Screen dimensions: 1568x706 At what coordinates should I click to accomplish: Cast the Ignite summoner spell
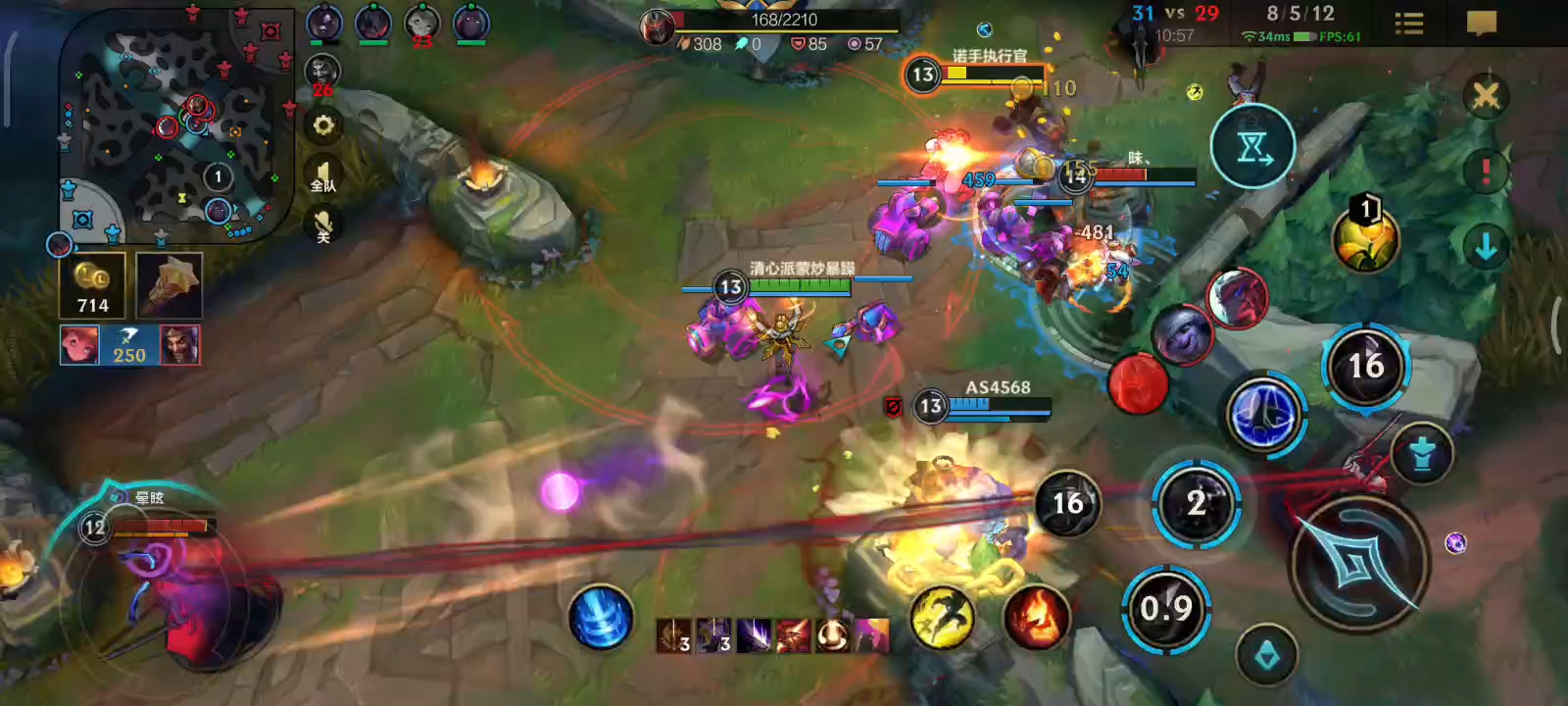[x=1035, y=618]
